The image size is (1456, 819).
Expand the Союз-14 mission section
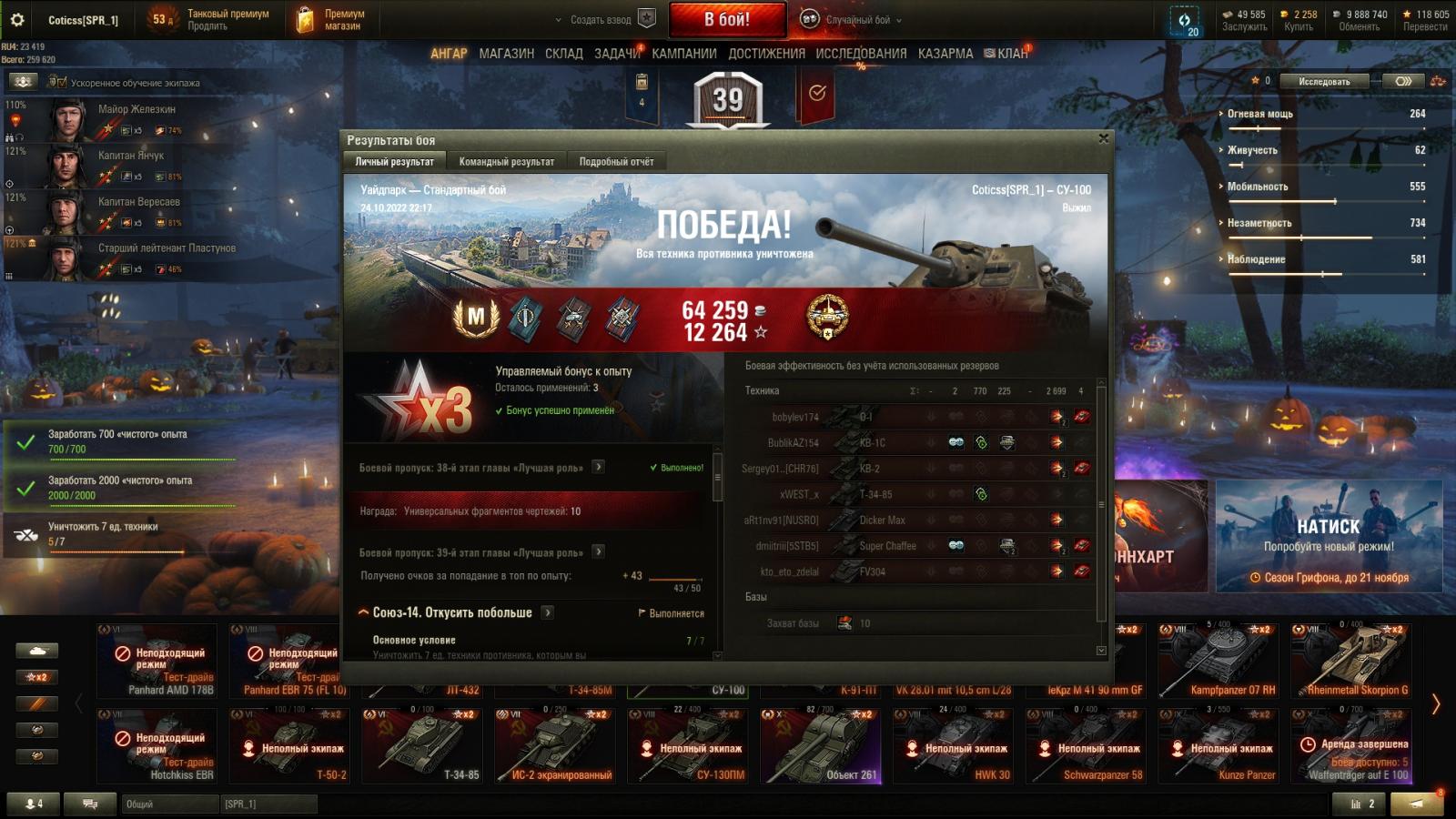pos(452,613)
